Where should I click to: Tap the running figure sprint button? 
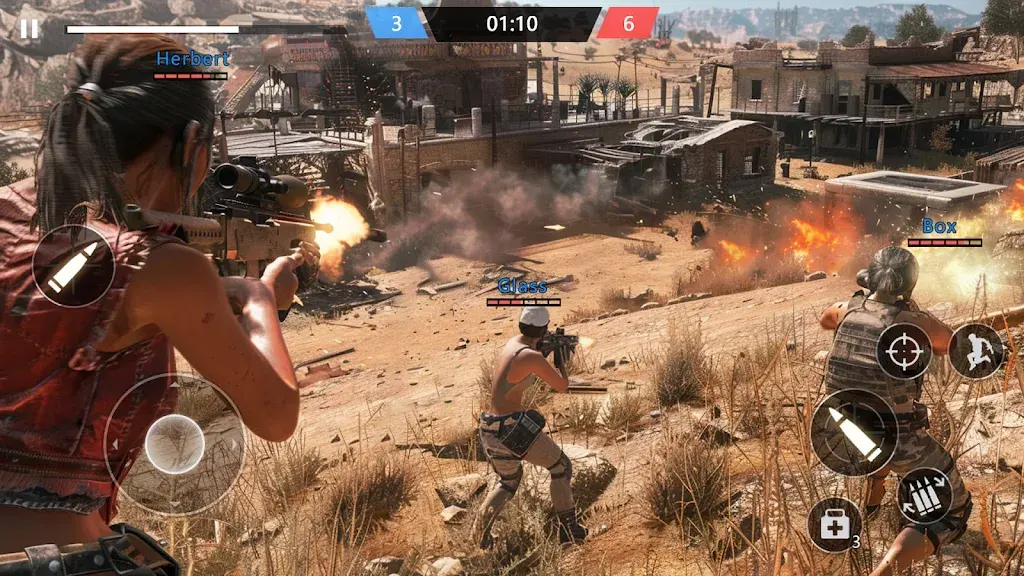[x=976, y=351]
